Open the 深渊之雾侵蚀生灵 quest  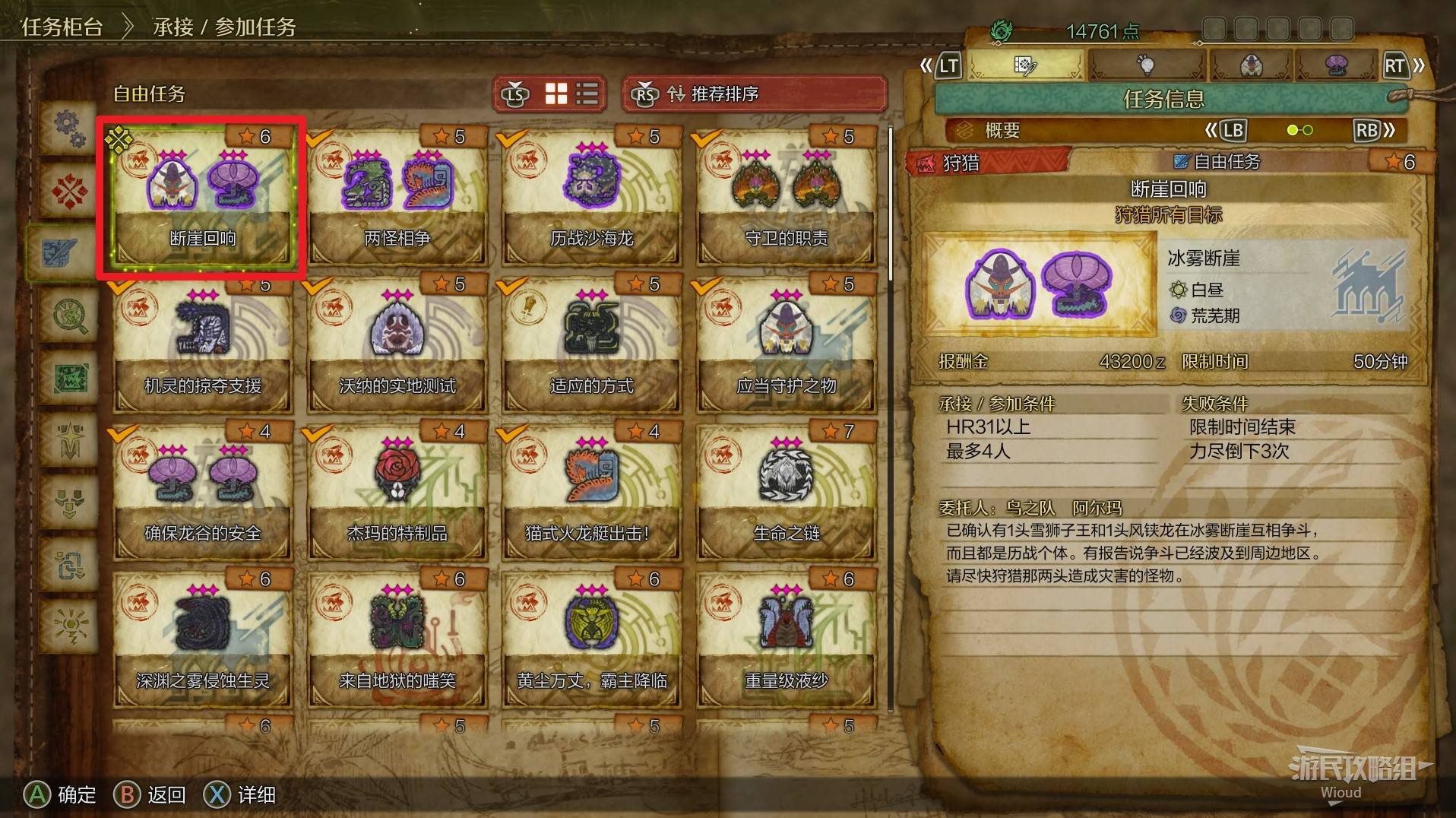(x=202, y=641)
